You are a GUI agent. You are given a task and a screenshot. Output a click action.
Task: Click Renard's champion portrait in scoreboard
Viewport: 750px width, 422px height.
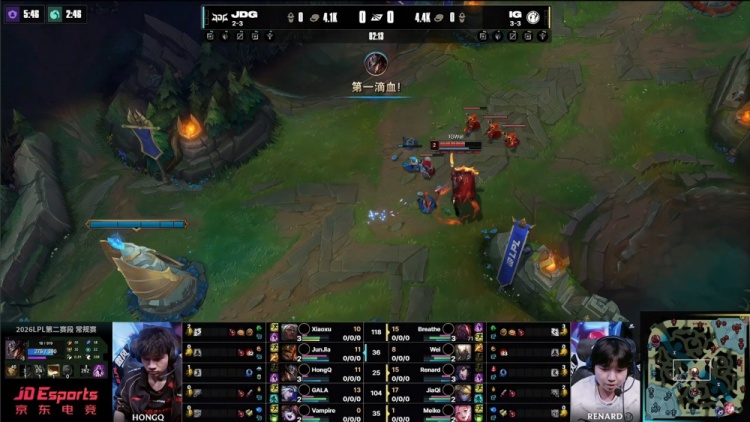[464, 372]
